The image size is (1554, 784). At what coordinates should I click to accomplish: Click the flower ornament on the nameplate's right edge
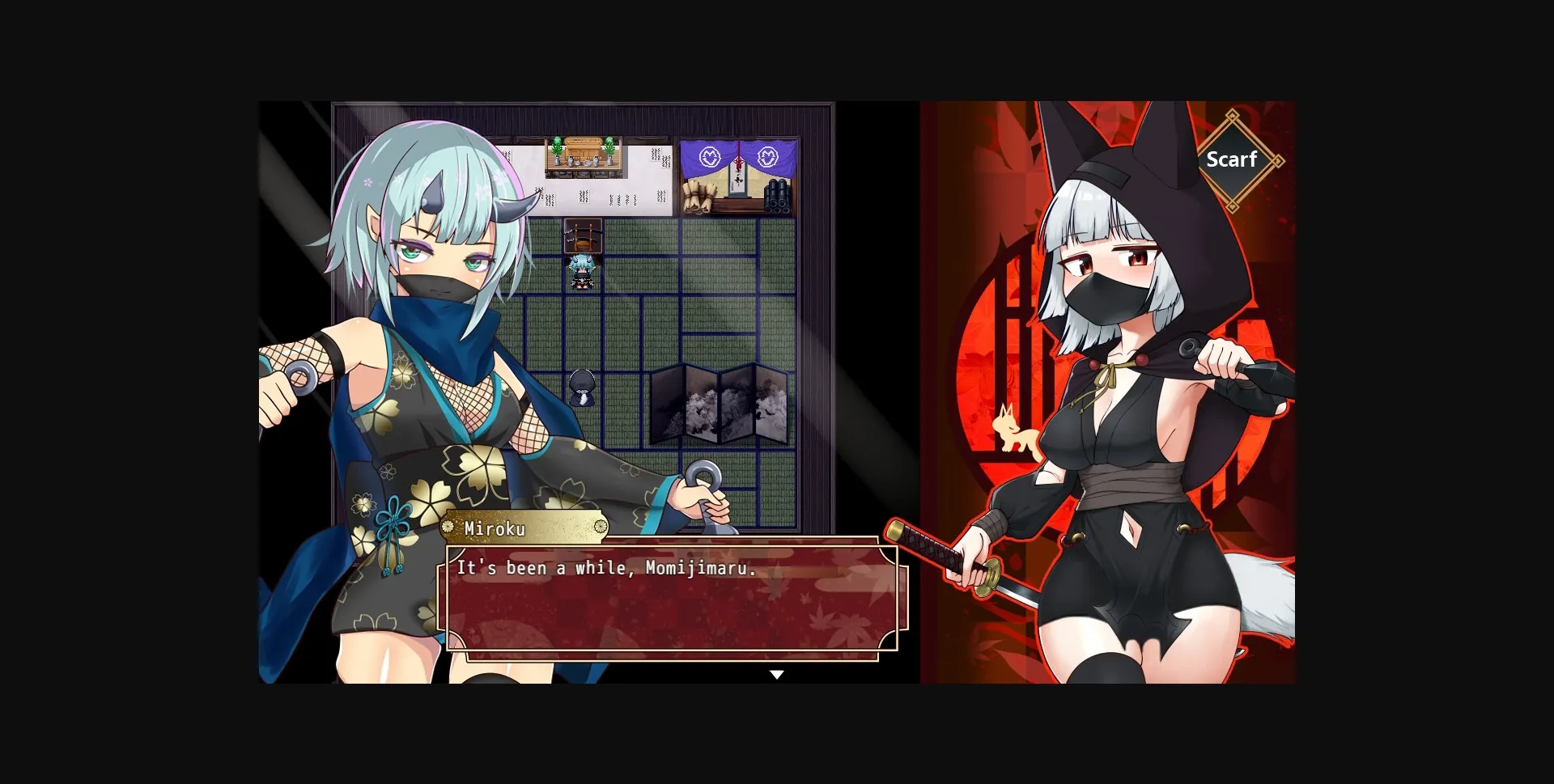tap(601, 528)
